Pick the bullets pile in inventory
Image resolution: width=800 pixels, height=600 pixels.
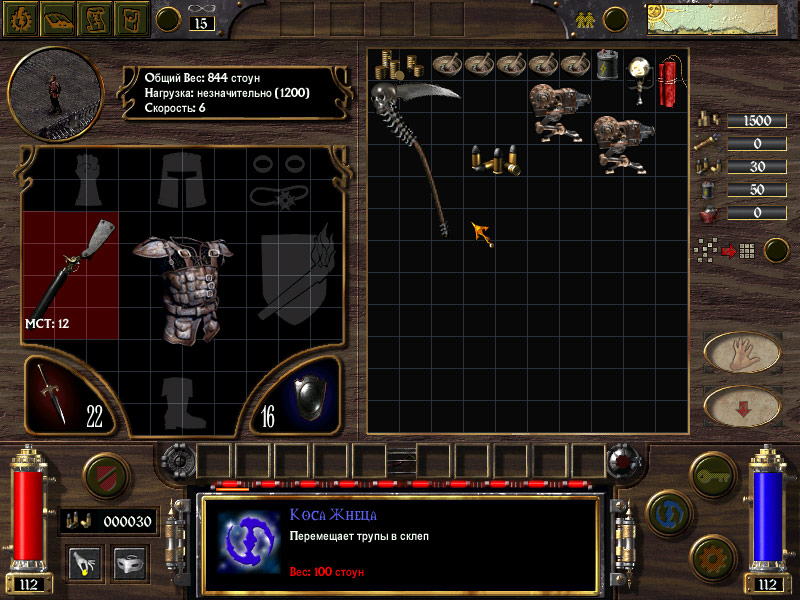pos(496,159)
